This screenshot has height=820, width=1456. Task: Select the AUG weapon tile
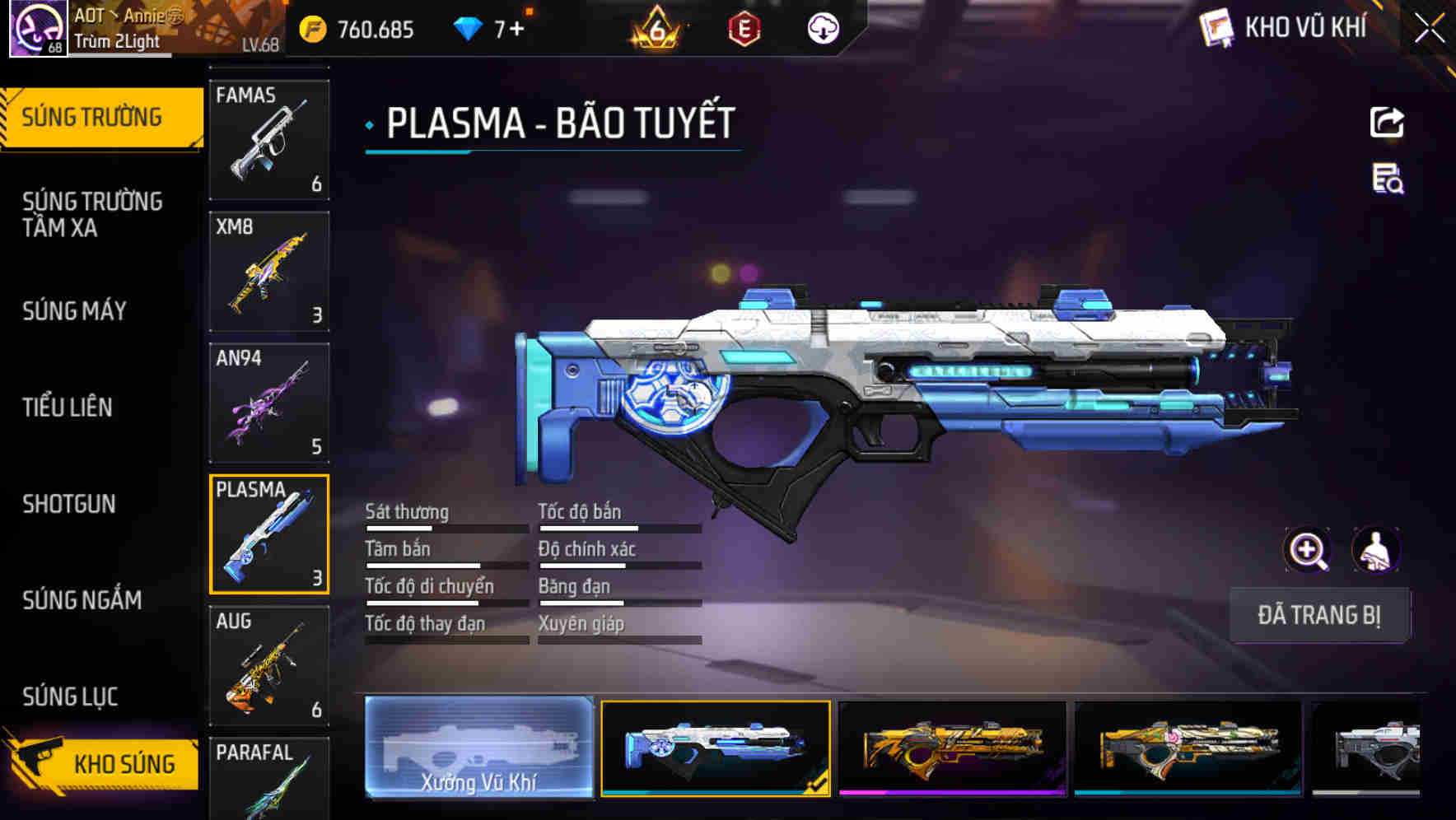coord(269,666)
